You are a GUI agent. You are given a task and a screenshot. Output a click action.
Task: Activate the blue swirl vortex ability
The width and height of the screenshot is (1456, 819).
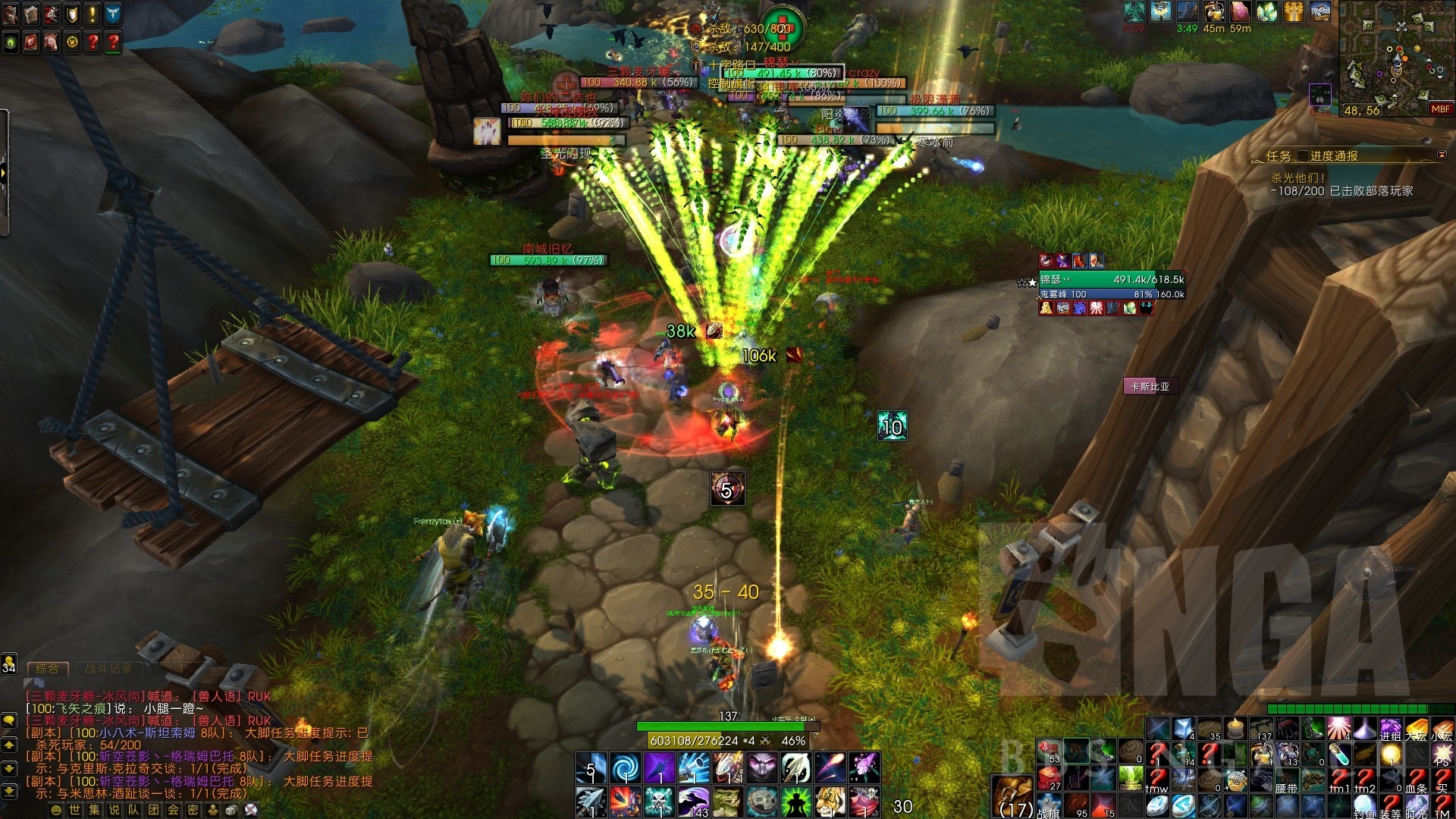(626, 768)
